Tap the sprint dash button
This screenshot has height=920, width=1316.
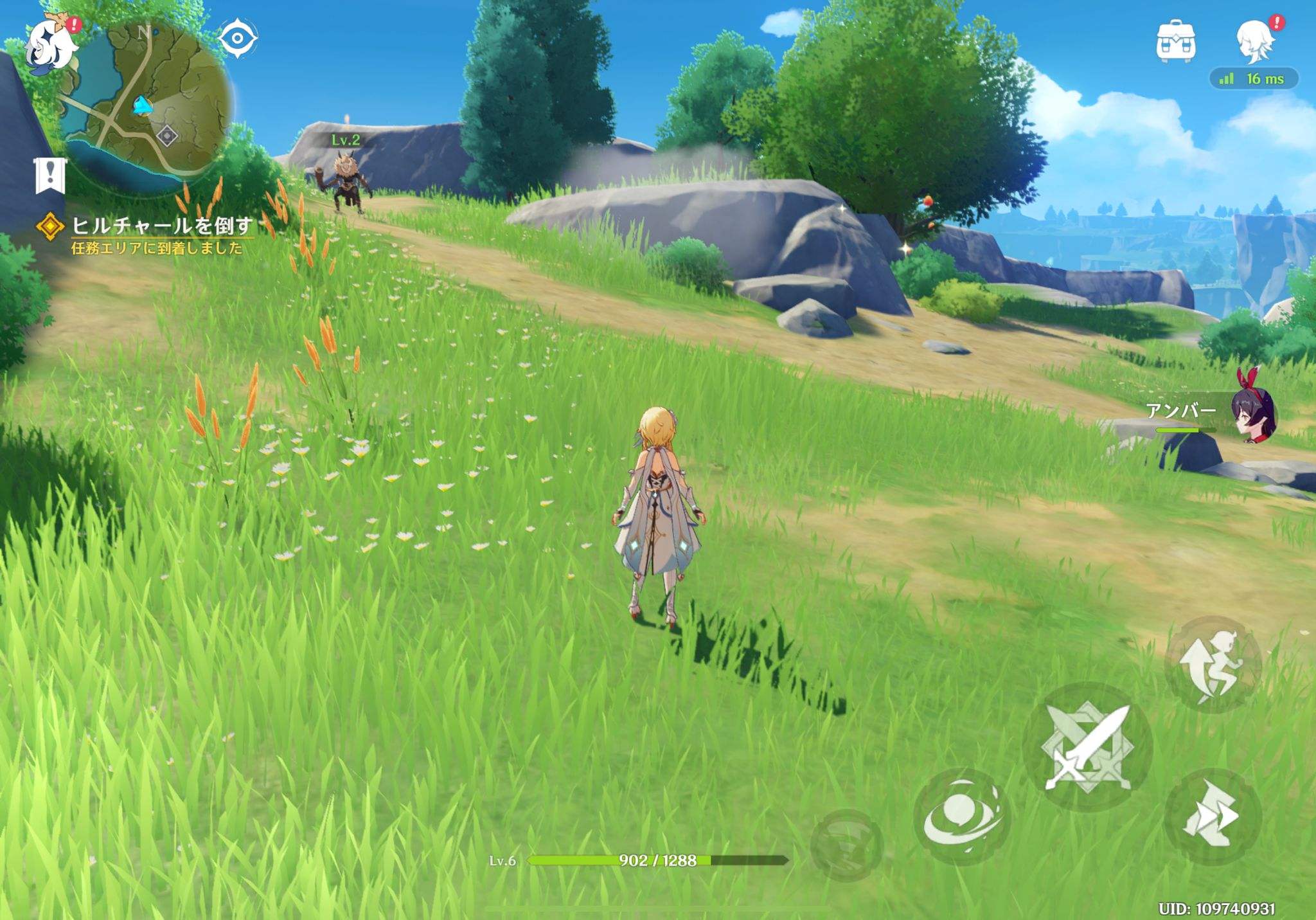pos(1212,816)
